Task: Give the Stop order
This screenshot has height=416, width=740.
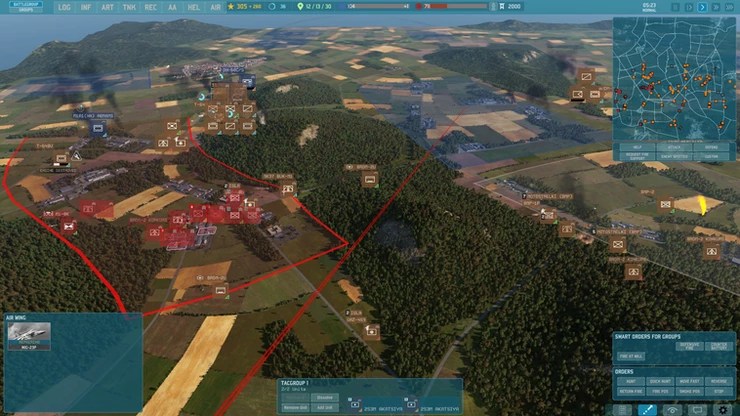Action: [718, 390]
